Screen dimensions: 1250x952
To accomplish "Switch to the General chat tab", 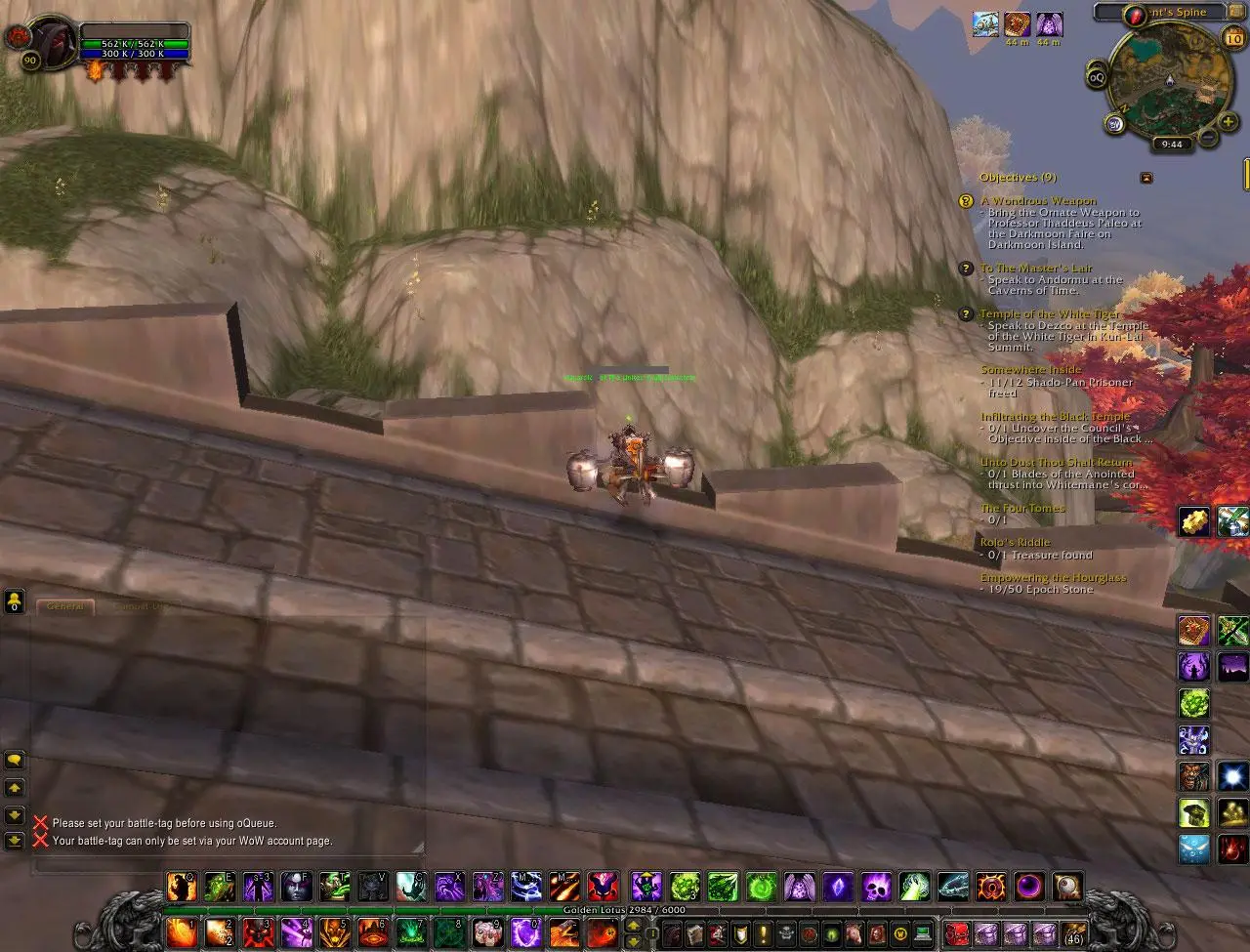I will (x=65, y=606).
